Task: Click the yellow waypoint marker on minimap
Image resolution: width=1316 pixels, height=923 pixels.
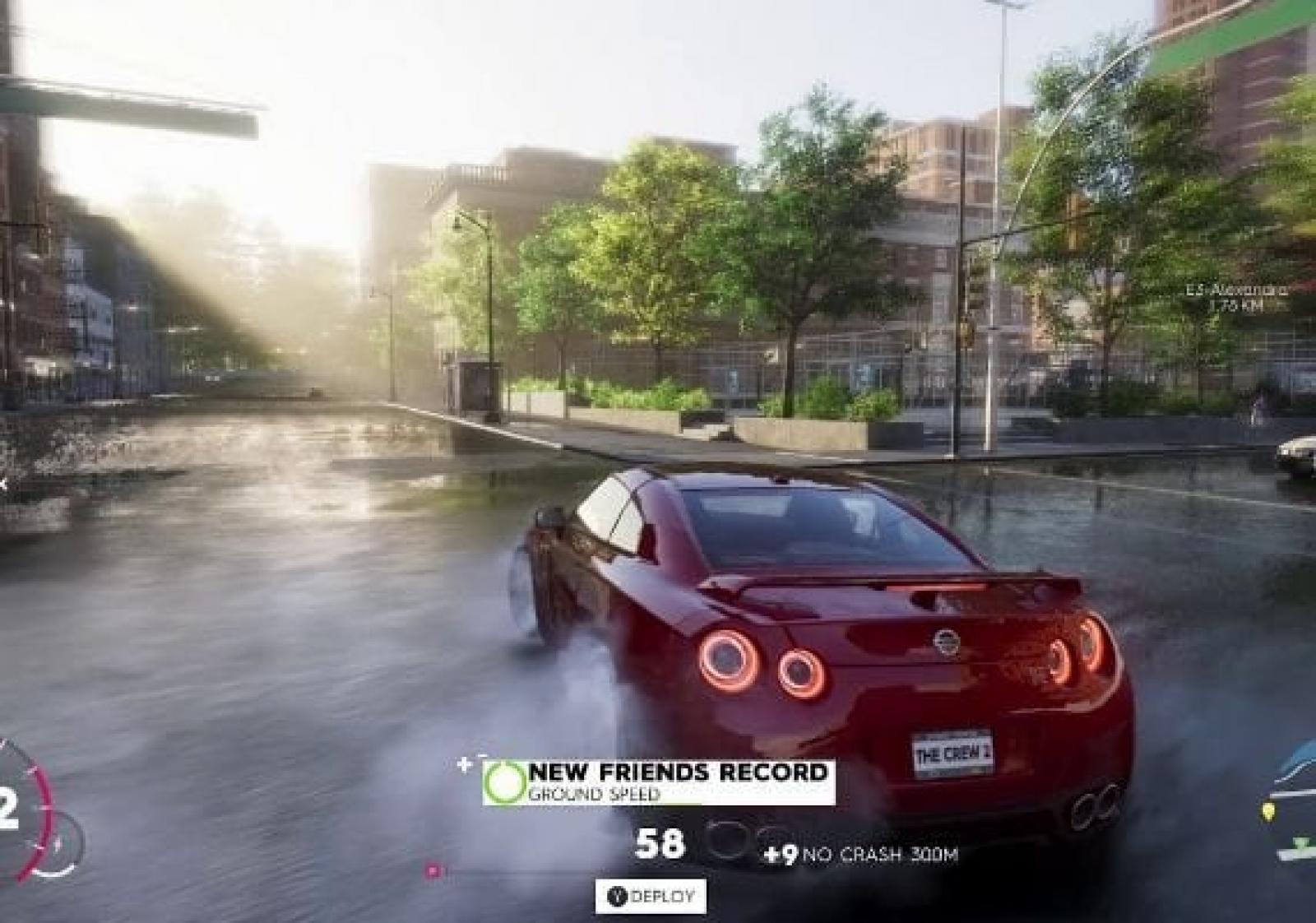Action: click(x=1268, y=813)
